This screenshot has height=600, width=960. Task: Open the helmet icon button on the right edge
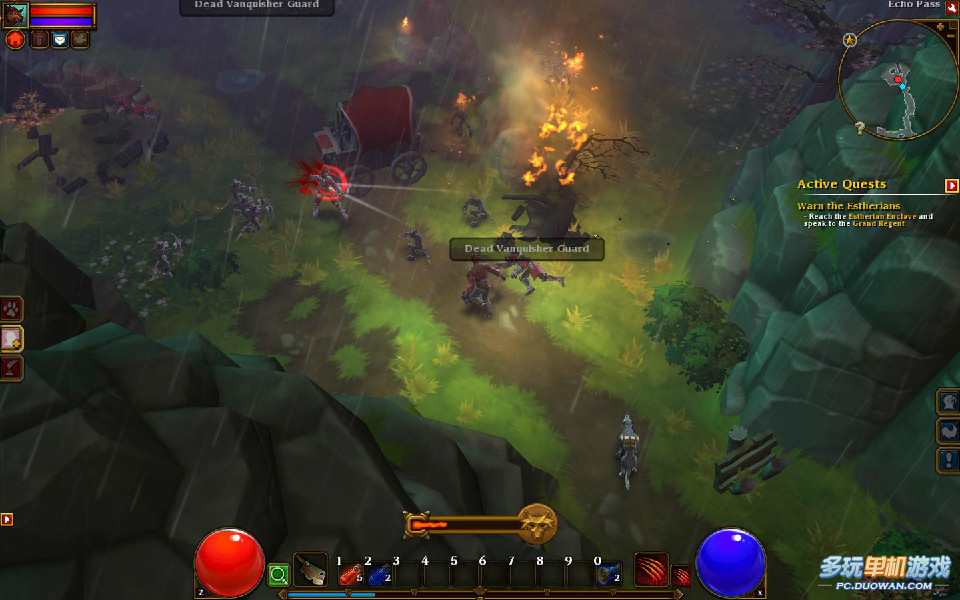[948, 402]
